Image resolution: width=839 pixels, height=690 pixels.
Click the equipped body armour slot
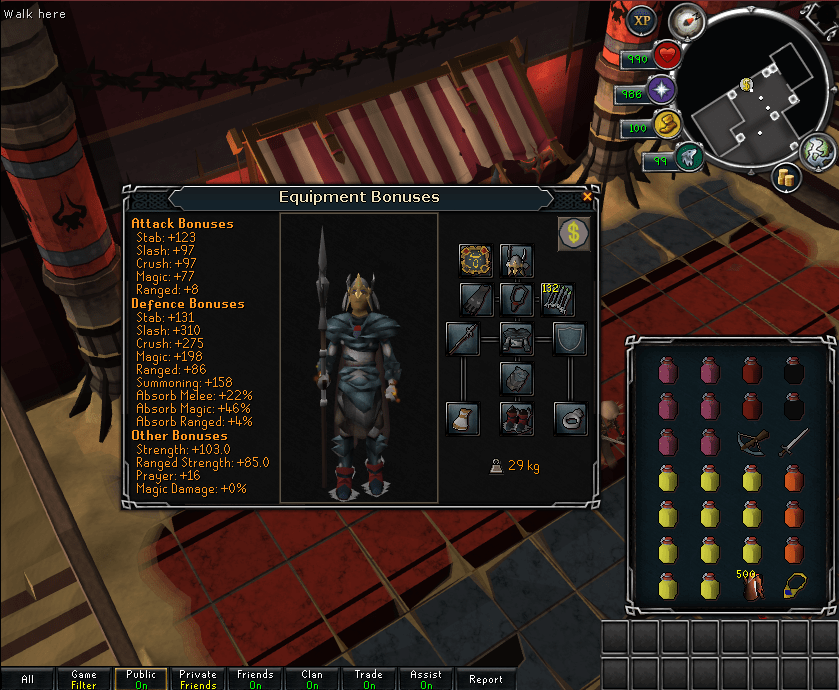click(x=516, y=339)
